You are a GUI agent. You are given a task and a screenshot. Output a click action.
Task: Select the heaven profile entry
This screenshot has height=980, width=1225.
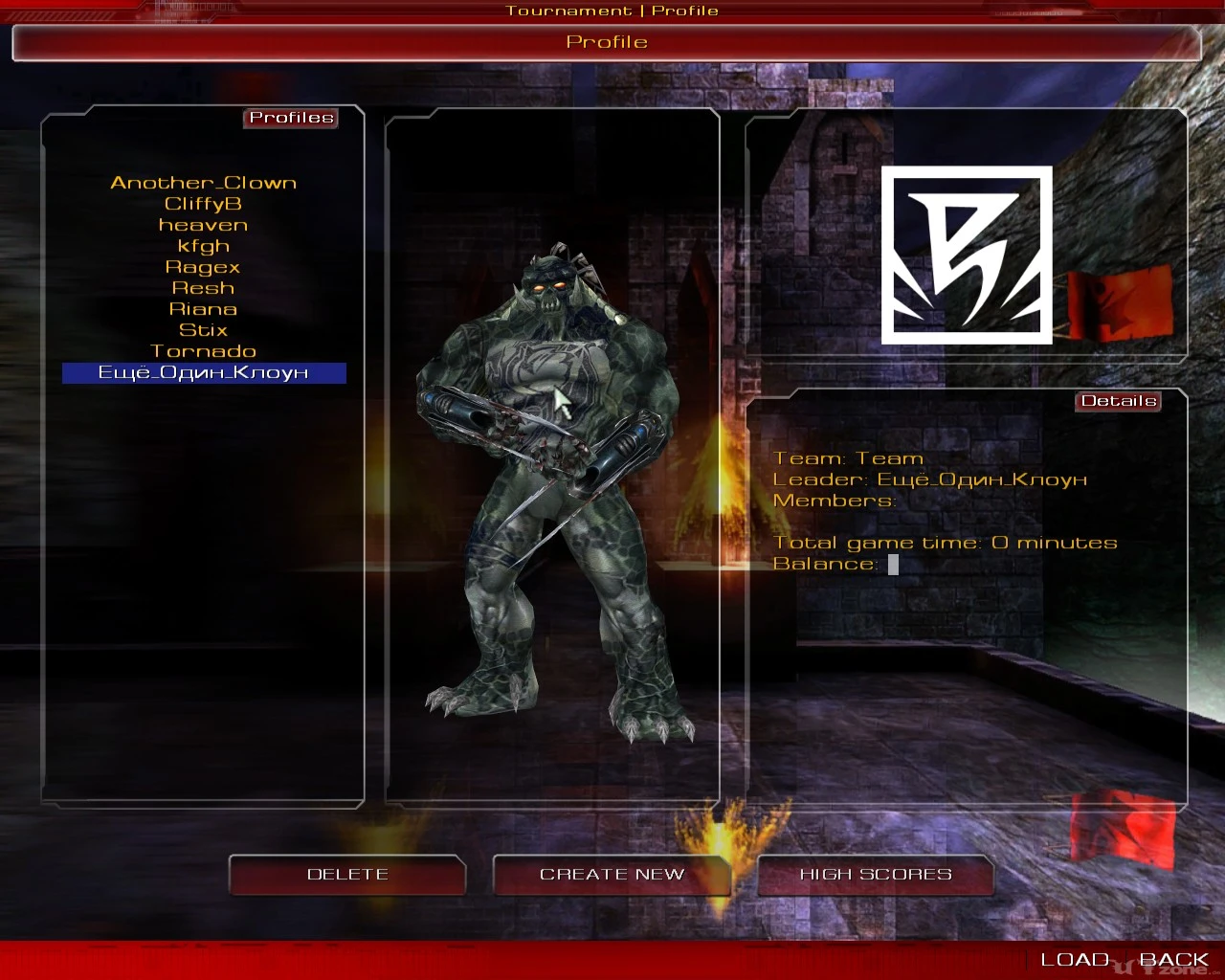coord(204,224)
